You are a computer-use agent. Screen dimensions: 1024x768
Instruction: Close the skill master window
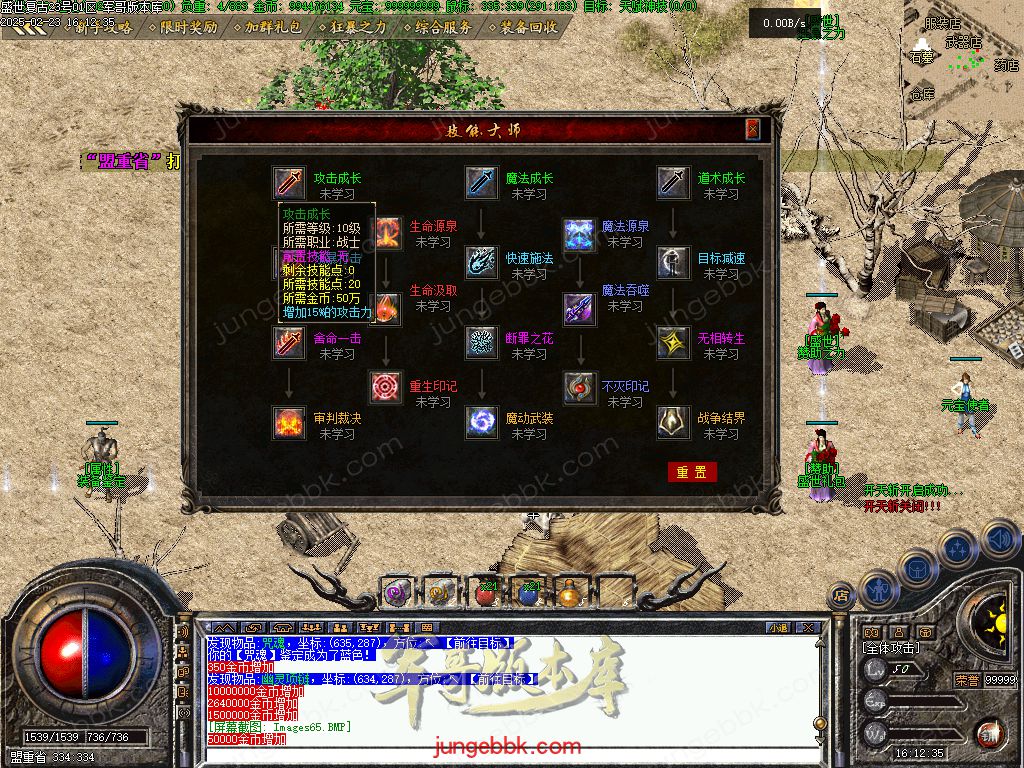click(752, 130)
